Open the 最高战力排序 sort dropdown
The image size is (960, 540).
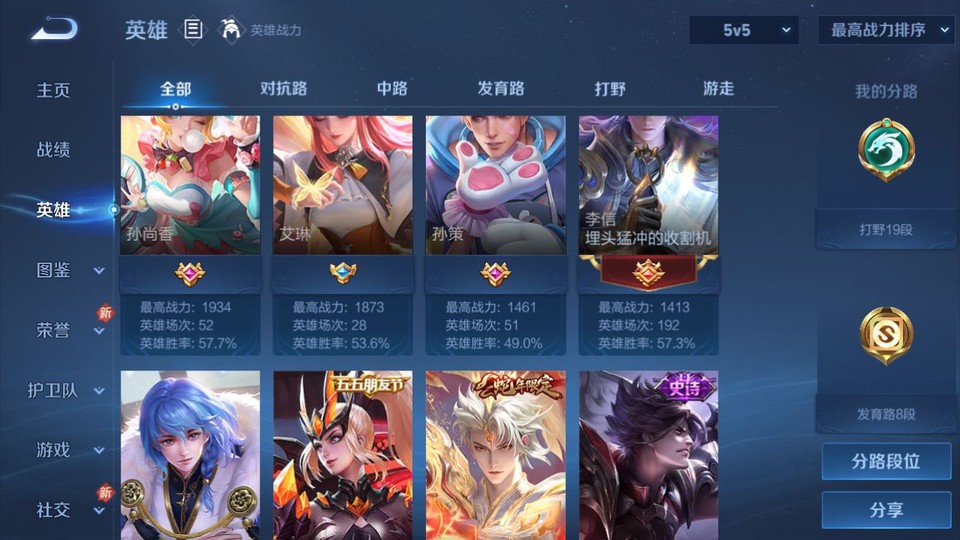coord(887,30)
